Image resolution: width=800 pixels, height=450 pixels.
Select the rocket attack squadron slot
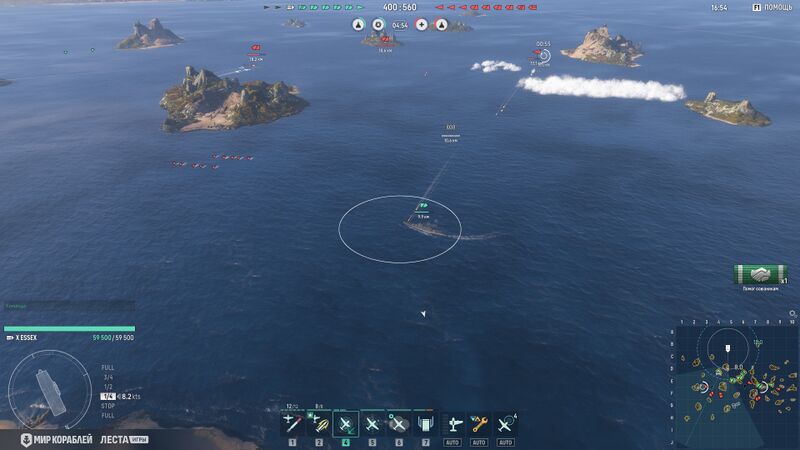coord(292,424)
